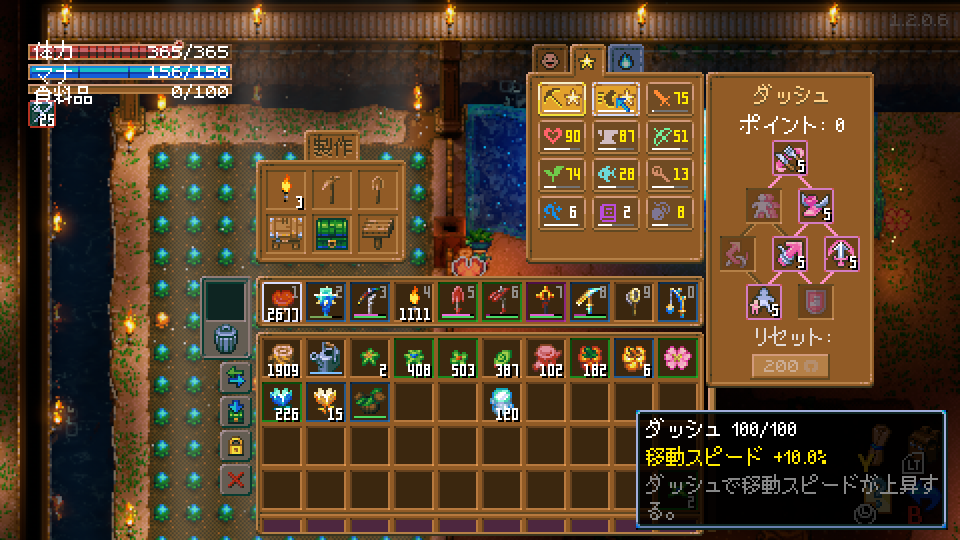Screen dimensions: 960x540
Task: Craft the green chest item
Action: tap(331, 233)
